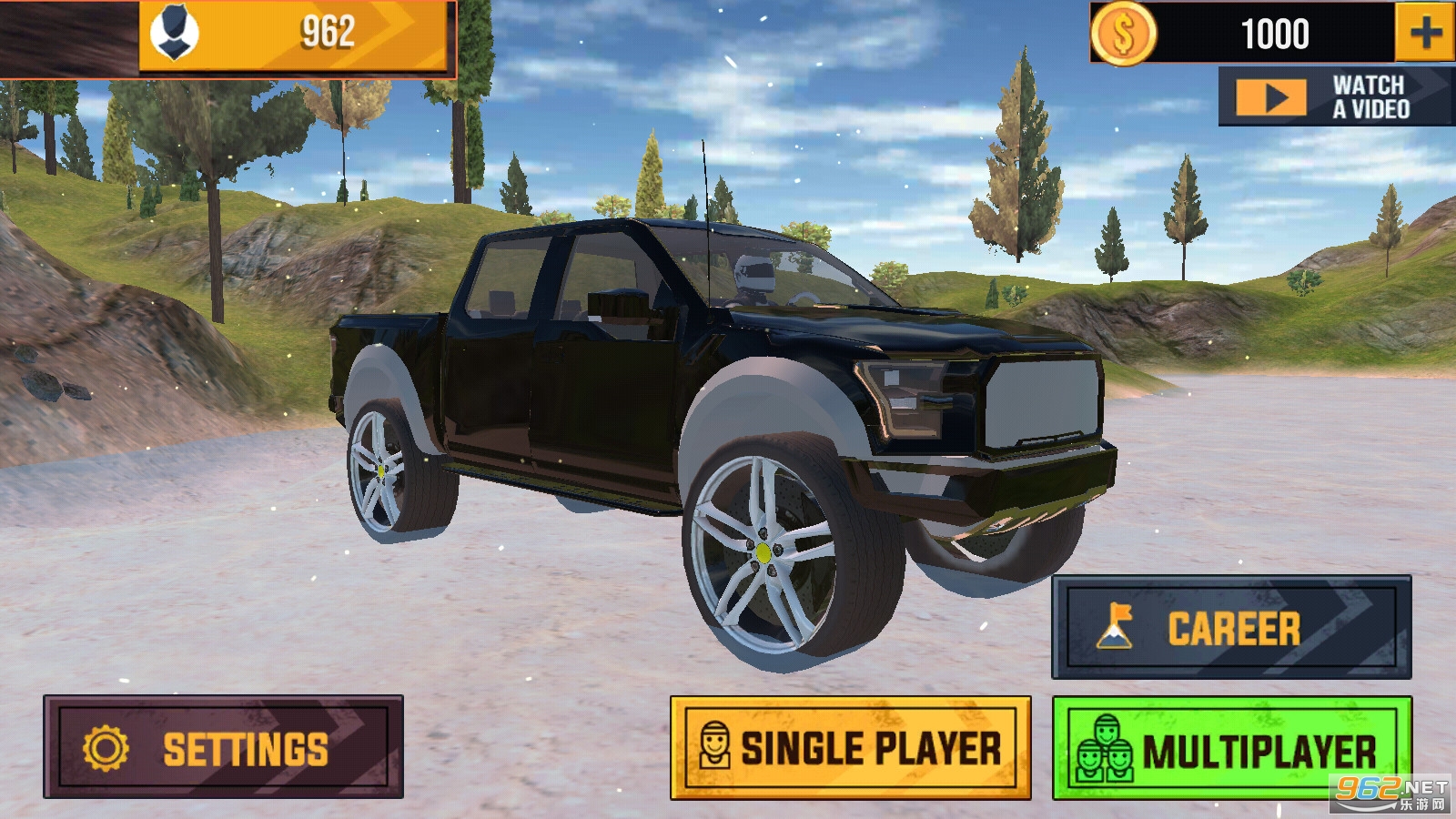This screenshot has height=819, width=1456.
Task: Watch a video for rewards
Action: pyautogui.click(x=1334, y=96)
